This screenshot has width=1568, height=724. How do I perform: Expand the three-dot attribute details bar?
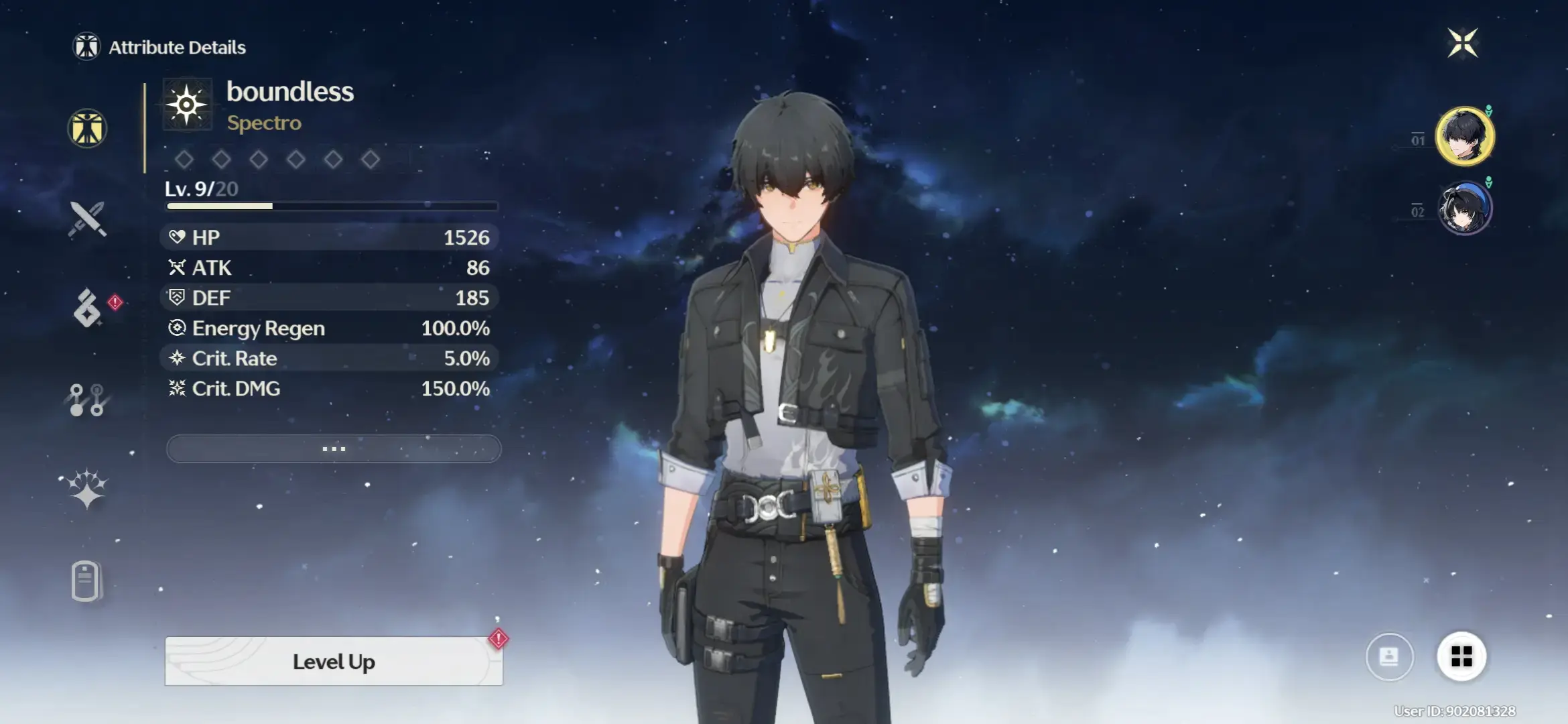tap(334, 448)
